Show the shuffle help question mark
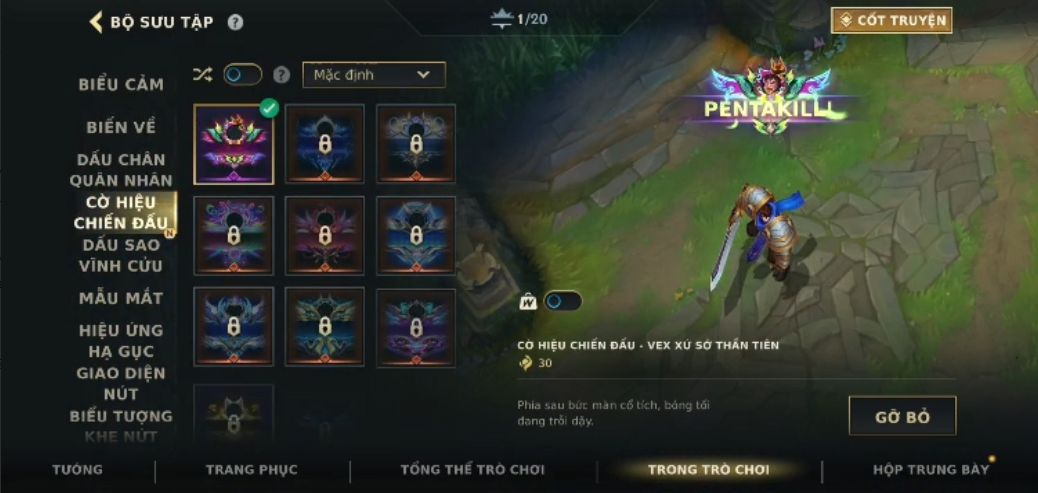Viewport: 1038px width, 493px height. 282,75
